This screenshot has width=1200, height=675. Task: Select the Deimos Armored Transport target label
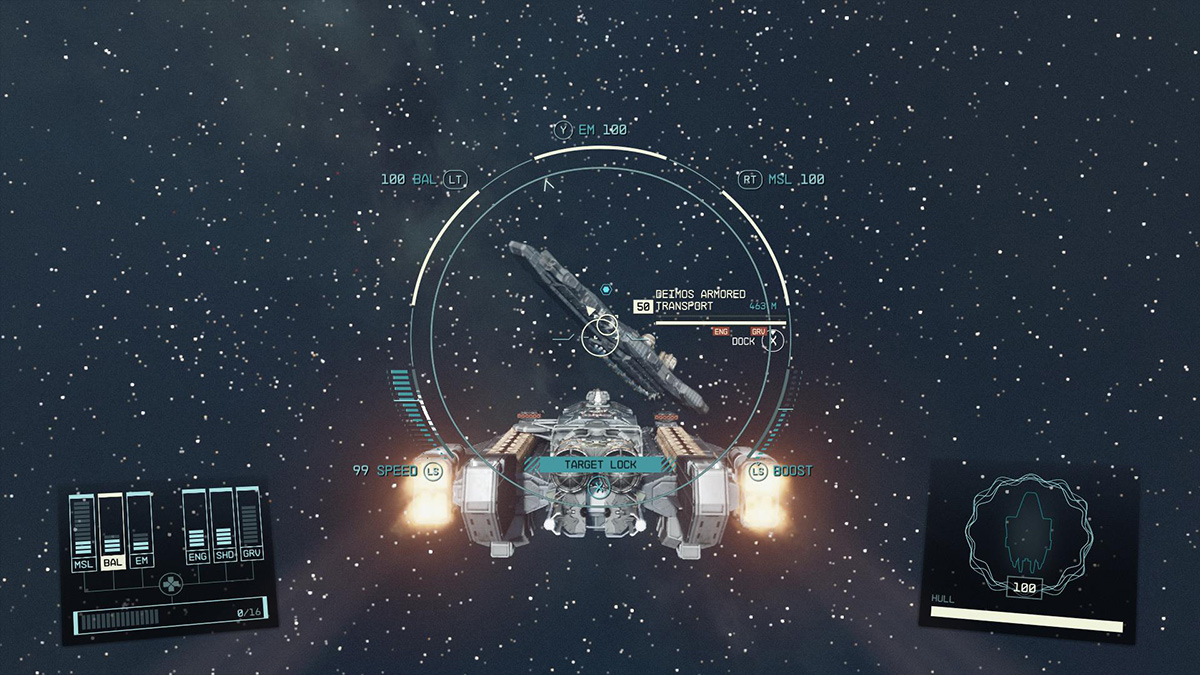point(700,300)
